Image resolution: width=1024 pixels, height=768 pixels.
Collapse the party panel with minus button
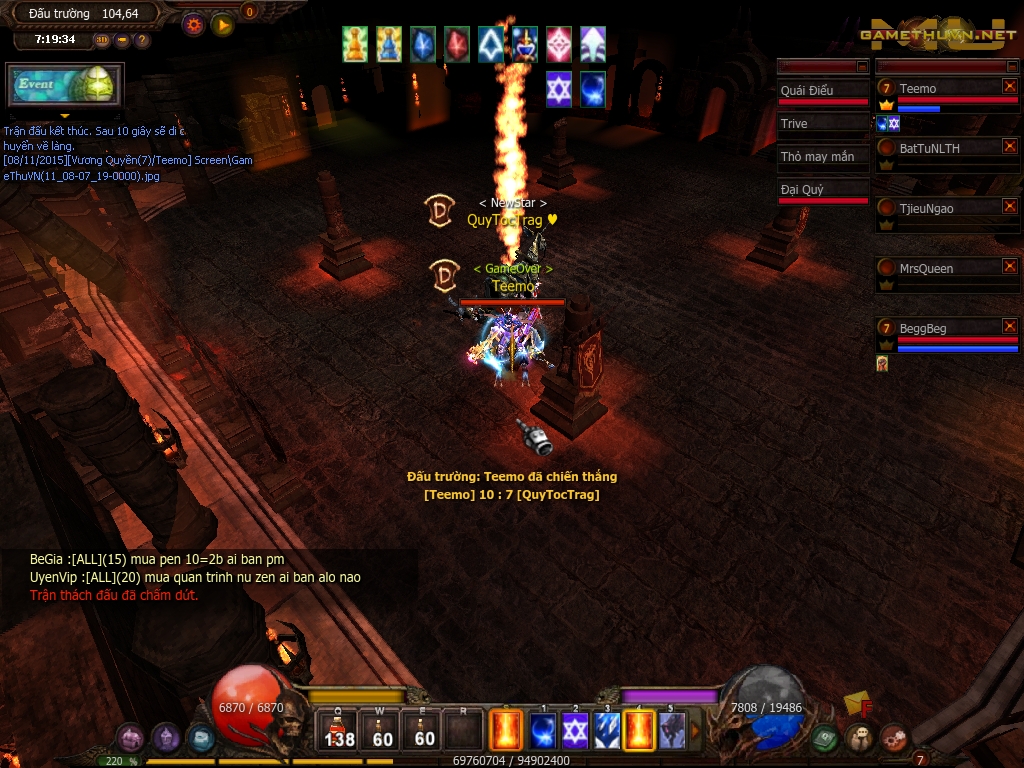1012,66
